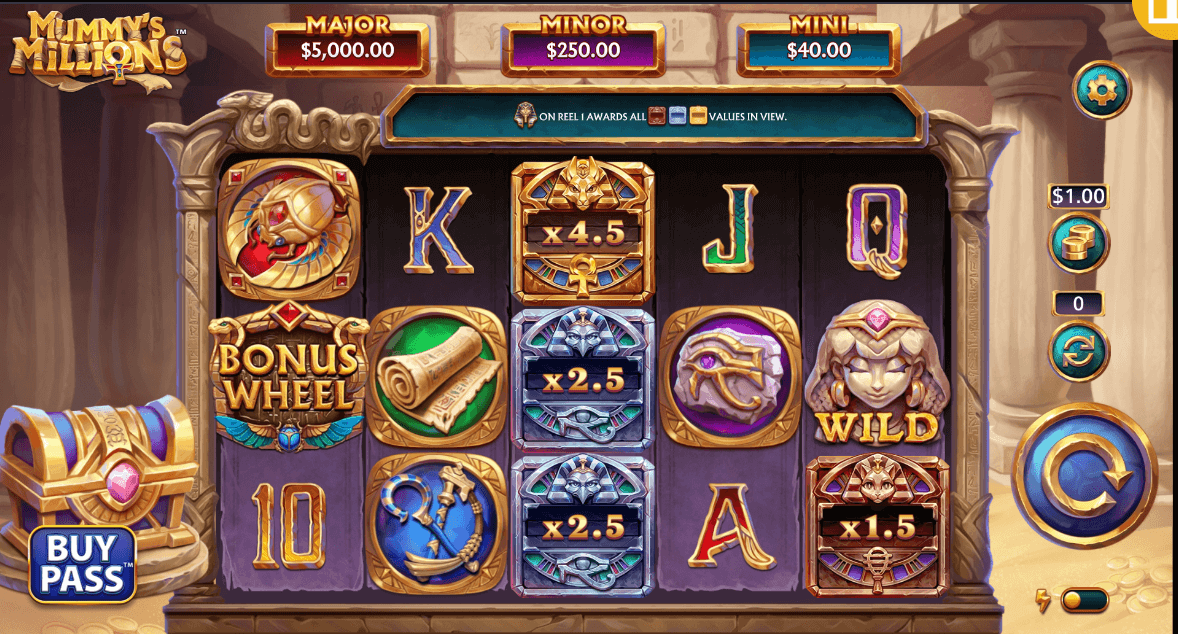Click the Buy Pass button

[x=82, y=564]
